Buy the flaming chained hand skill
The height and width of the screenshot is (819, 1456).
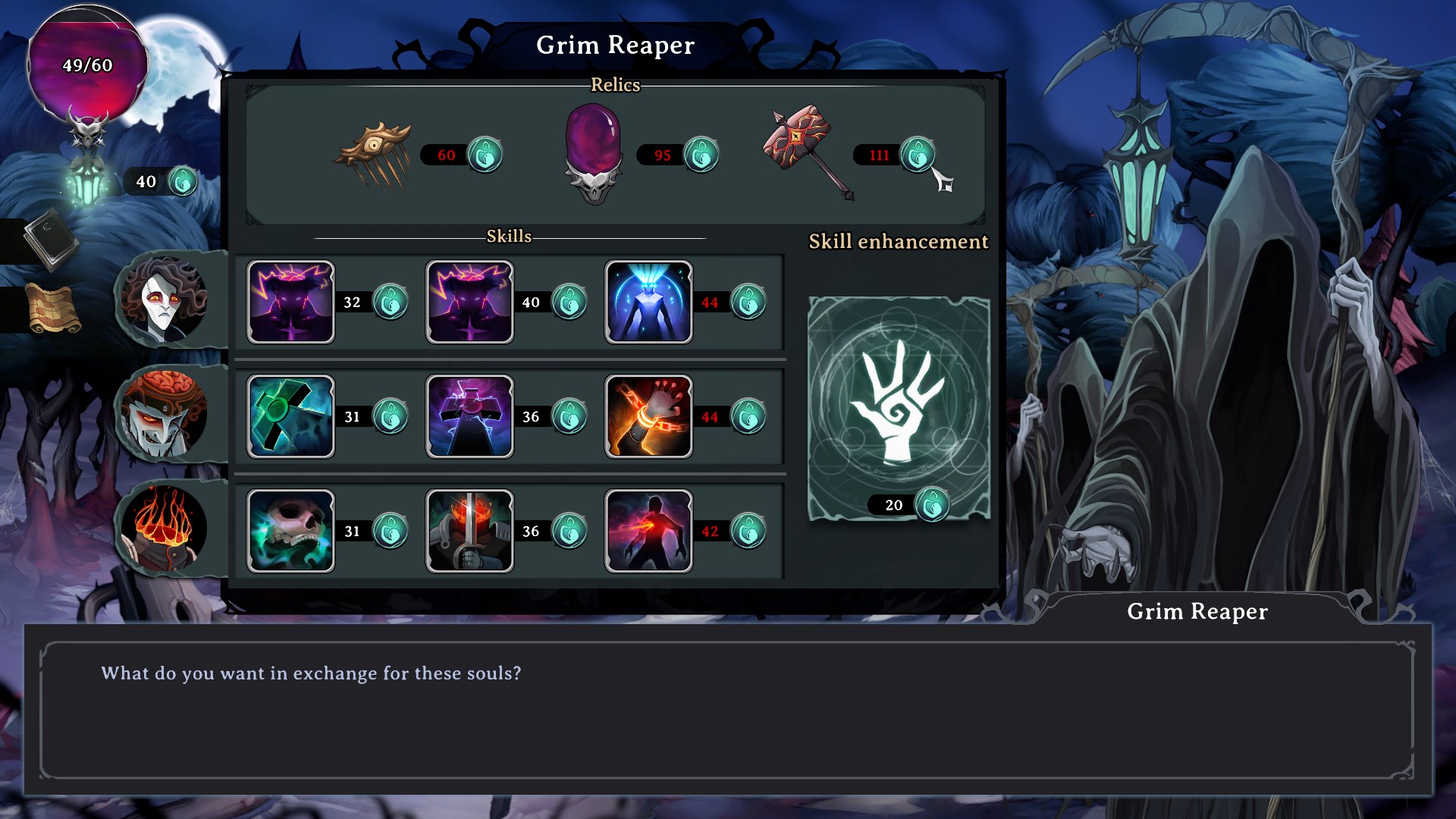point(648,416)
